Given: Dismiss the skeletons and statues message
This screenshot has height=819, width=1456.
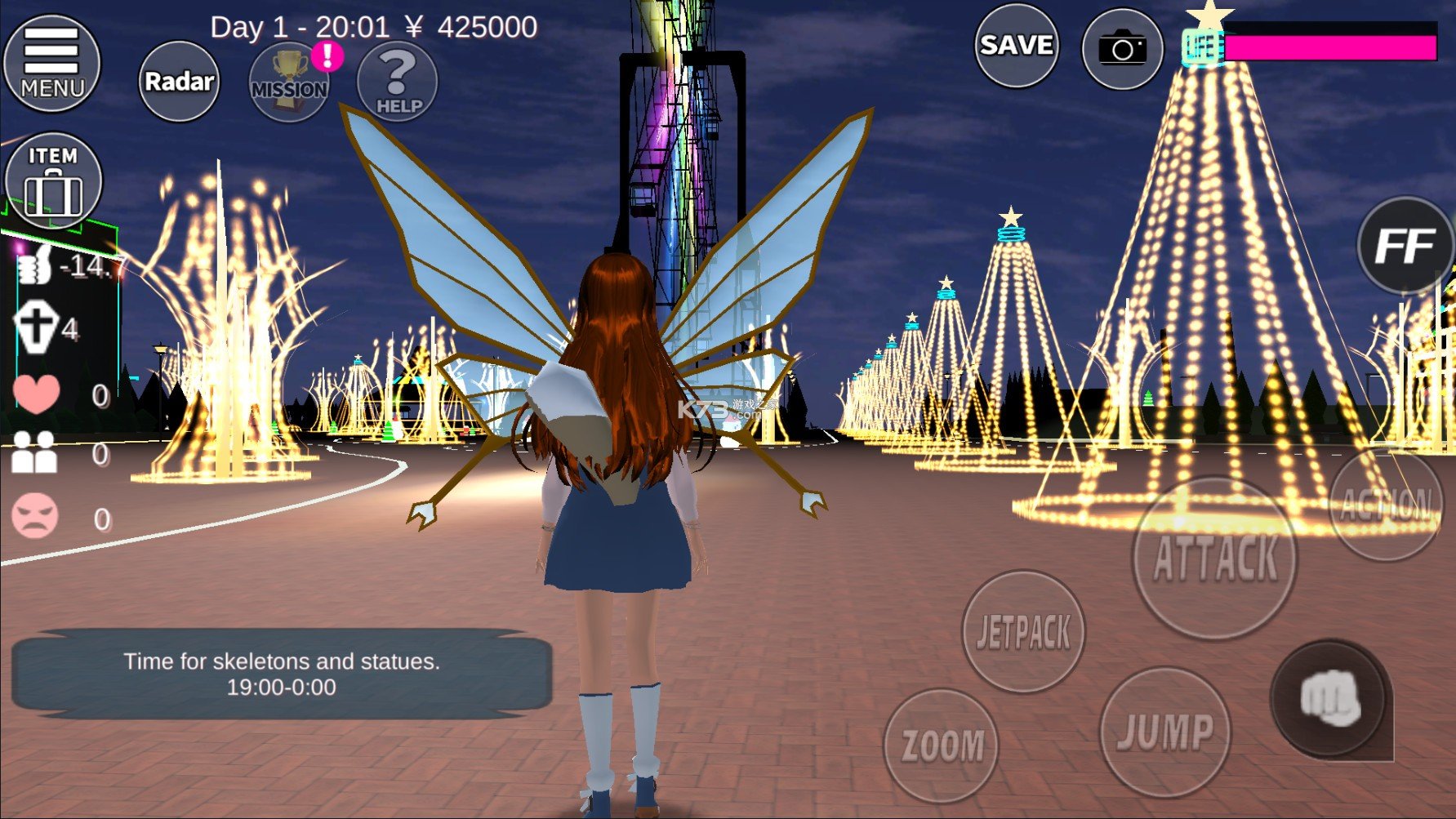Looking at the screenshot, I should 282,674.
